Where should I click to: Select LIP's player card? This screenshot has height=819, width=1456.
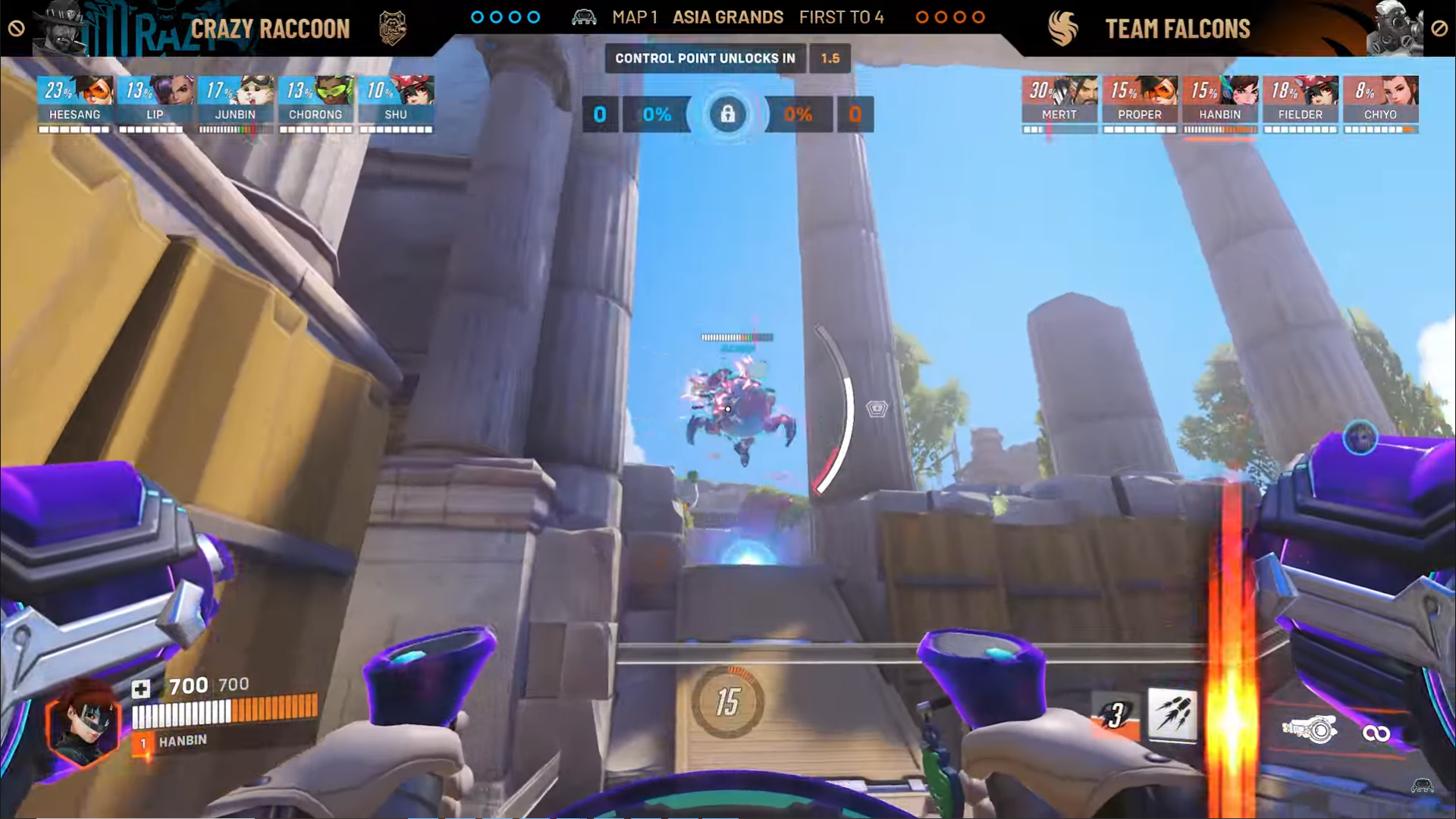[x=155, y=102]
